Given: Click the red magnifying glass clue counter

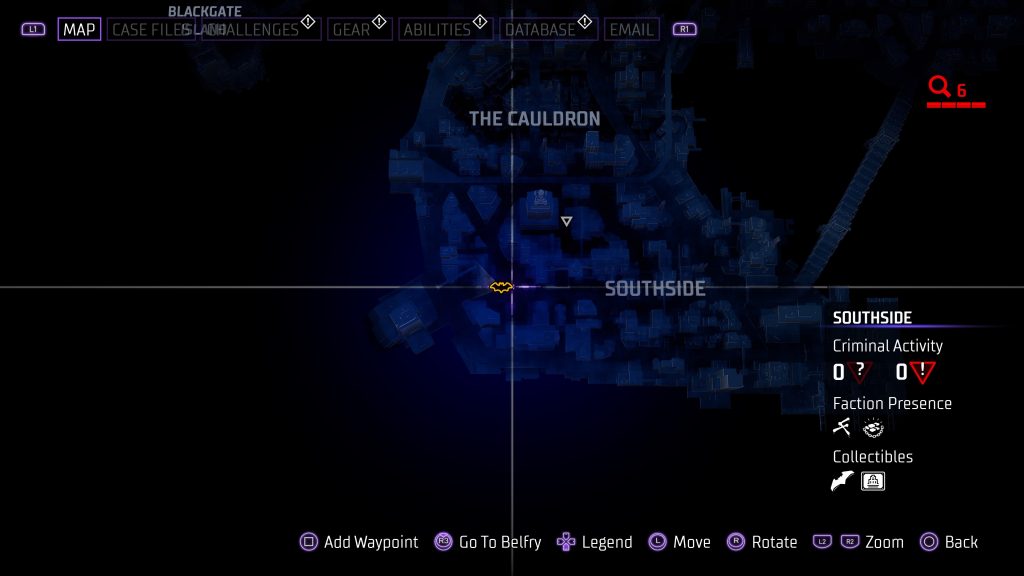Looking at the screenshot, I should (940, 88).
